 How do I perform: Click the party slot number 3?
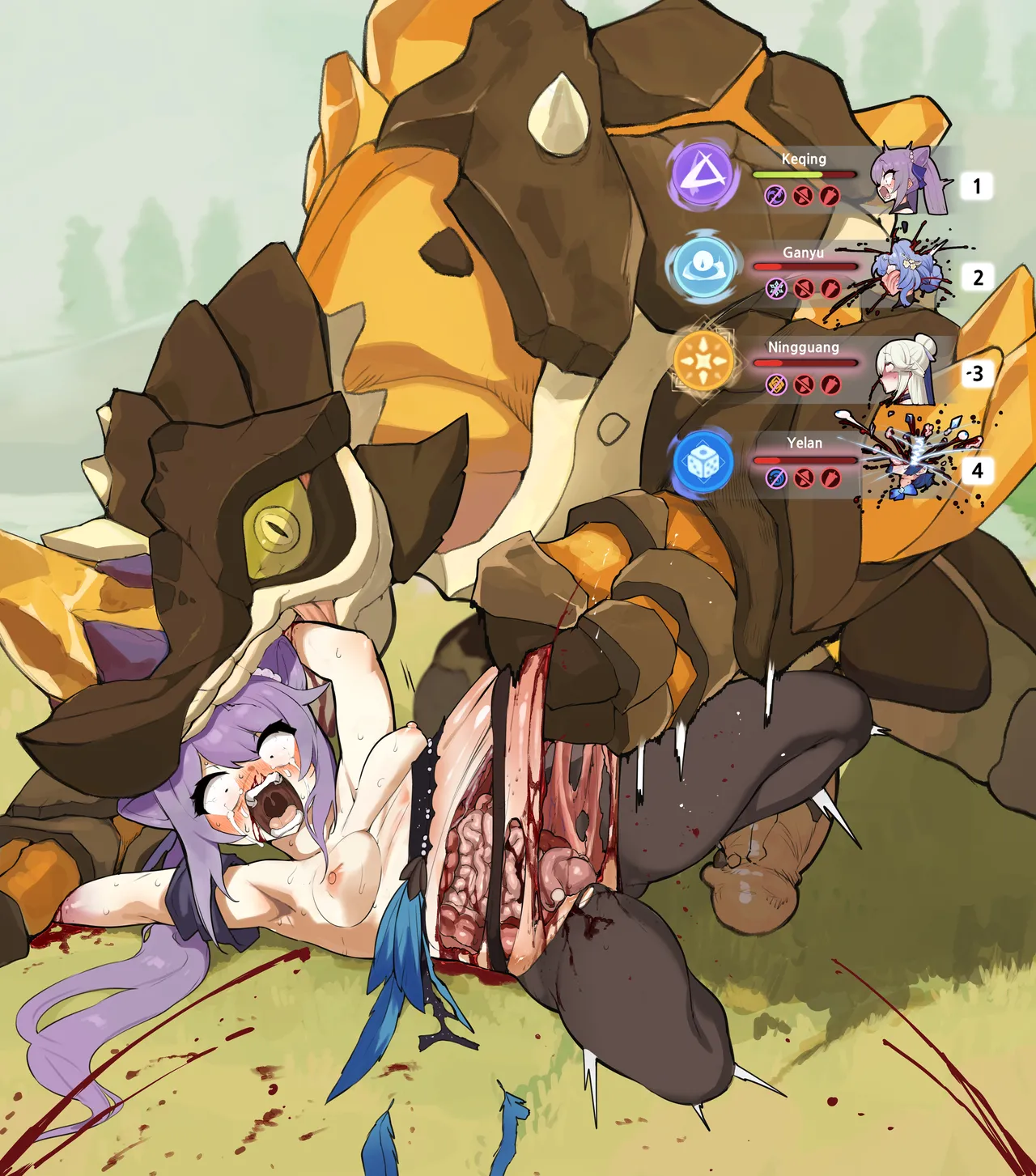pyautogui.click(x=977, y=373)
